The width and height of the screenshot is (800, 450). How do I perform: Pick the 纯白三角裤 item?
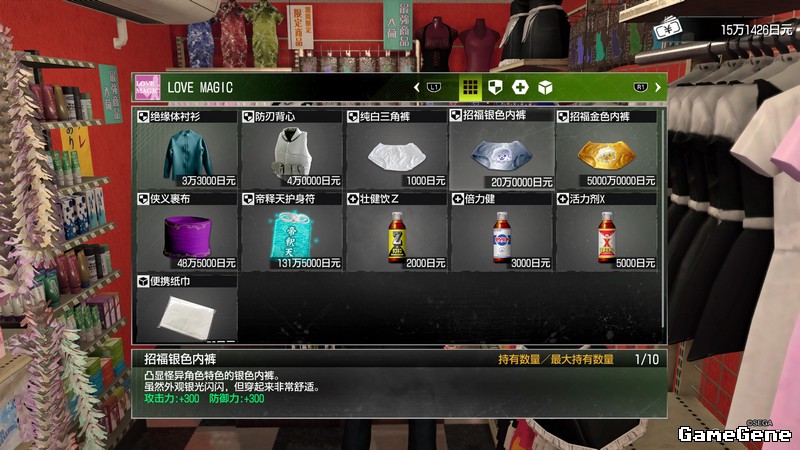[396, 152]
